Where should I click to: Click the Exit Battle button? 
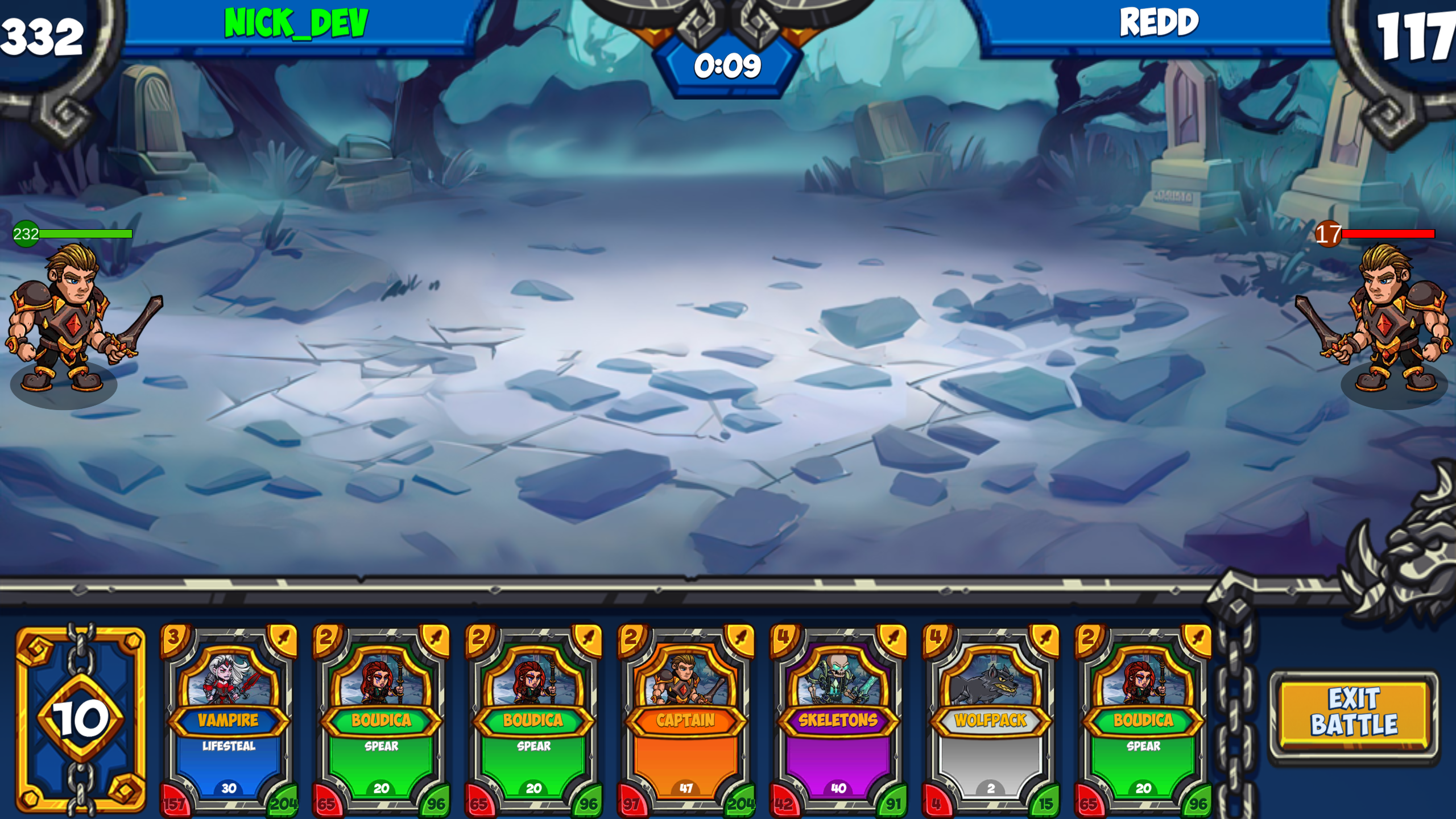pos(1354,712)
